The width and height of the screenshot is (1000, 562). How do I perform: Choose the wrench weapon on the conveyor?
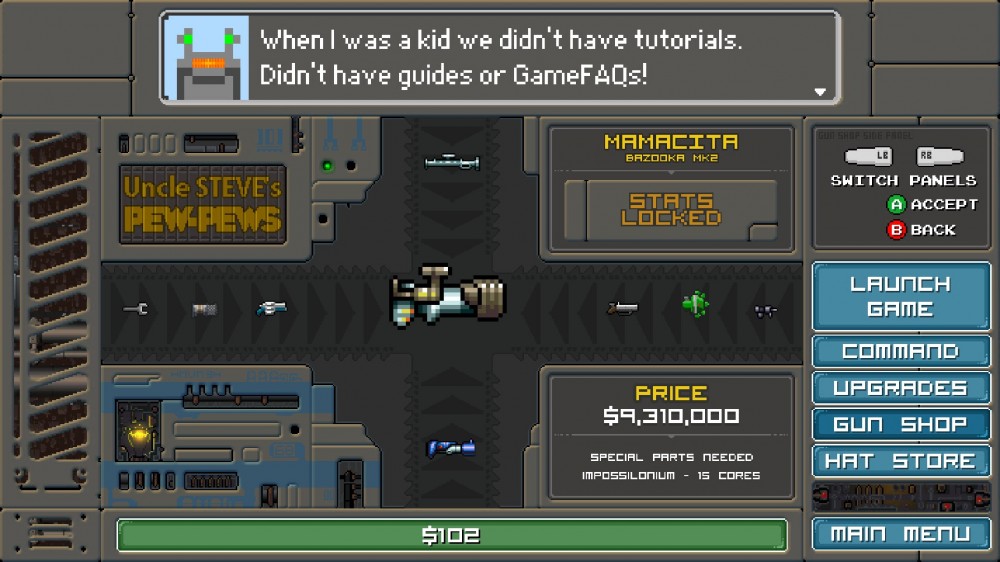[x=136, y=309]
